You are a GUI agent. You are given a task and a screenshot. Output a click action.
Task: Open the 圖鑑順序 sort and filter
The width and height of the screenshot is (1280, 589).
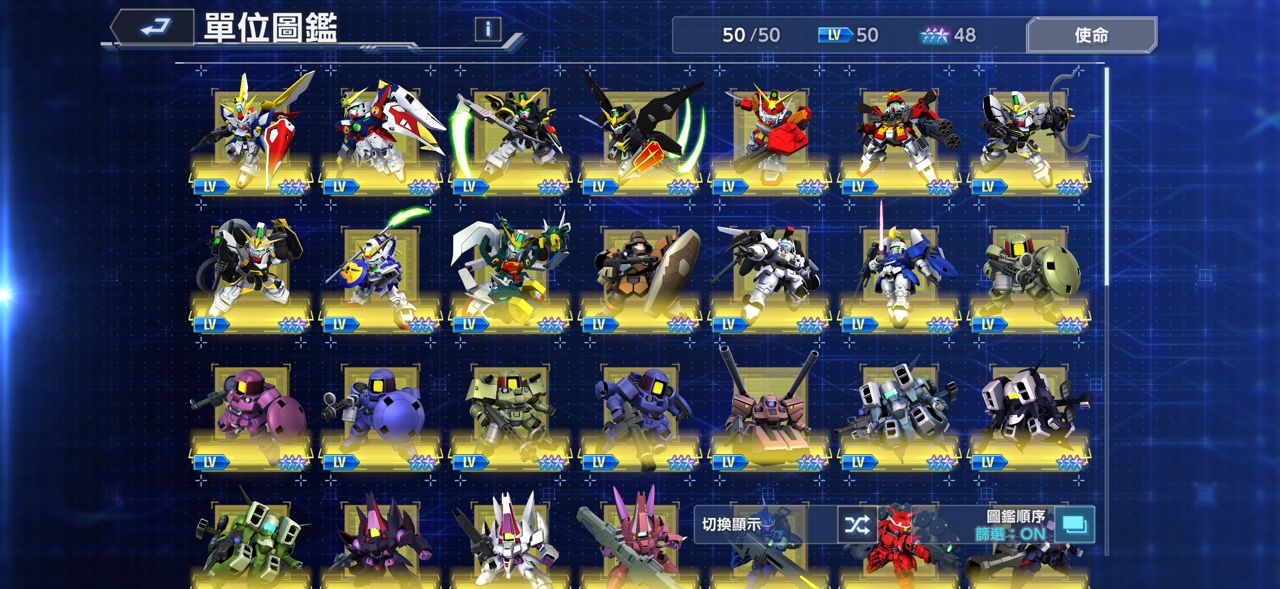click(x=1074, y=523)
